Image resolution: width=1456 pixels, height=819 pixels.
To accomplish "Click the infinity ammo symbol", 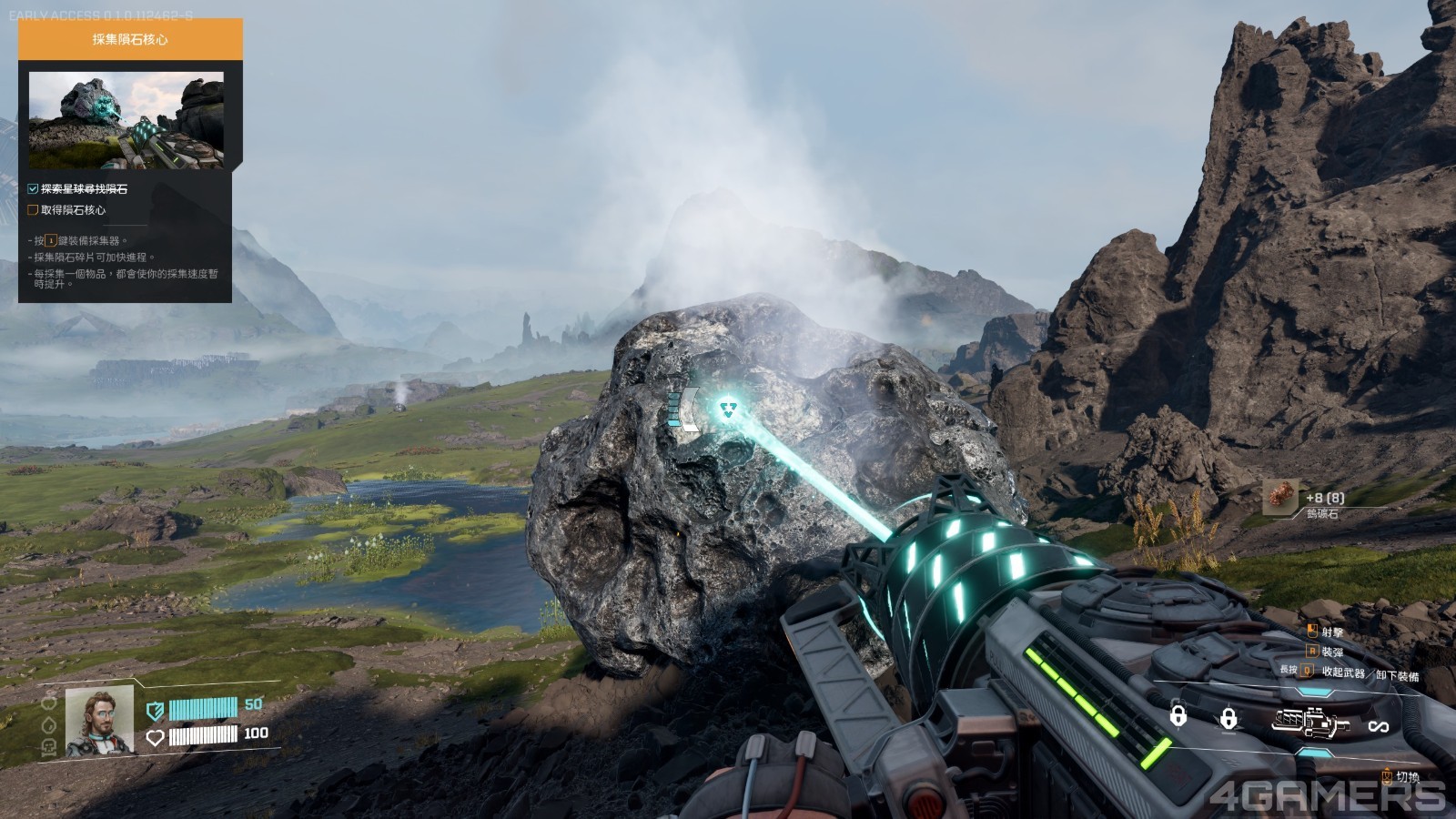I will 1378,725.
